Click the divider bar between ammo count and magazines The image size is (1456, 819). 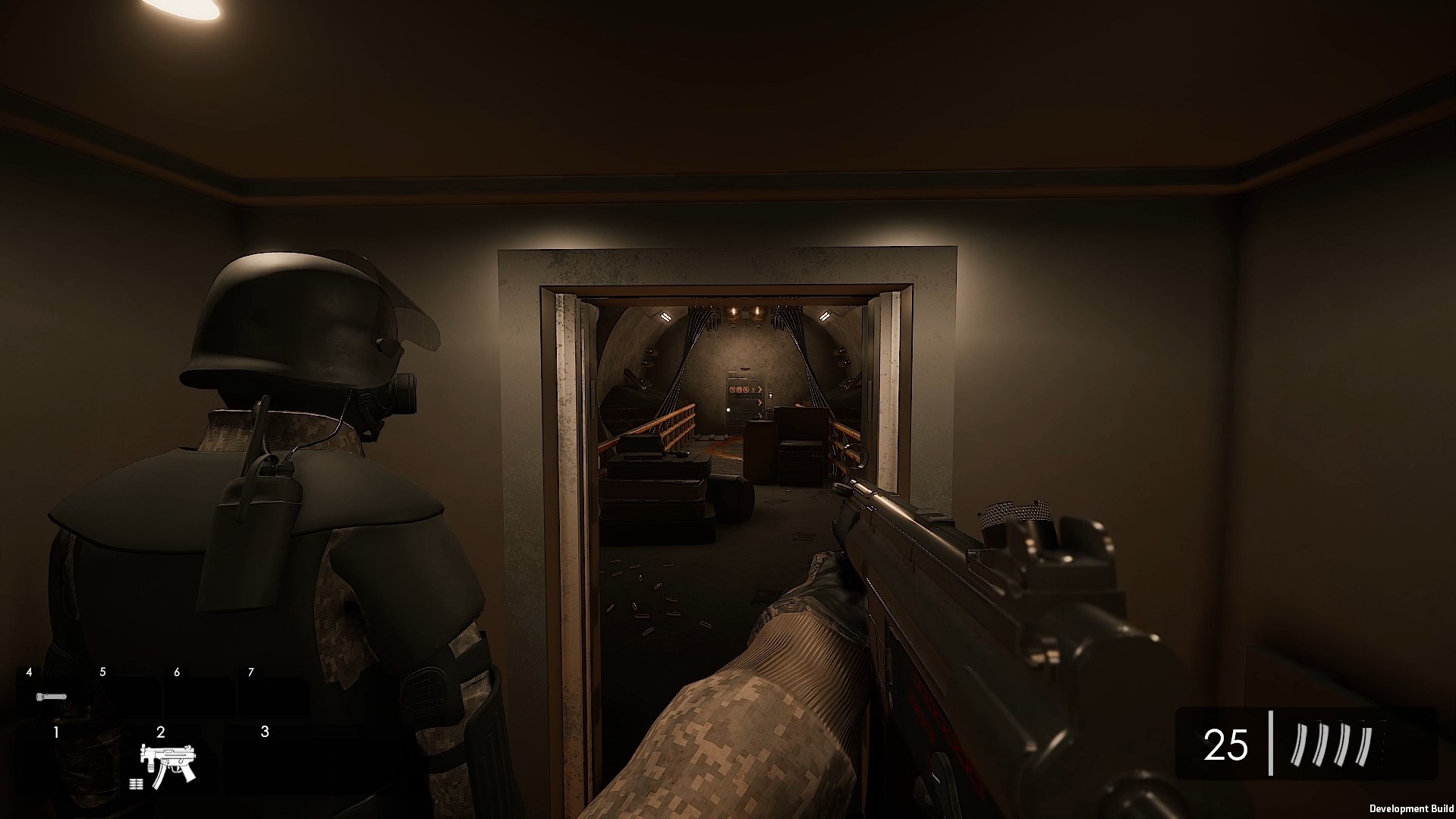[x=1271, y=743]
